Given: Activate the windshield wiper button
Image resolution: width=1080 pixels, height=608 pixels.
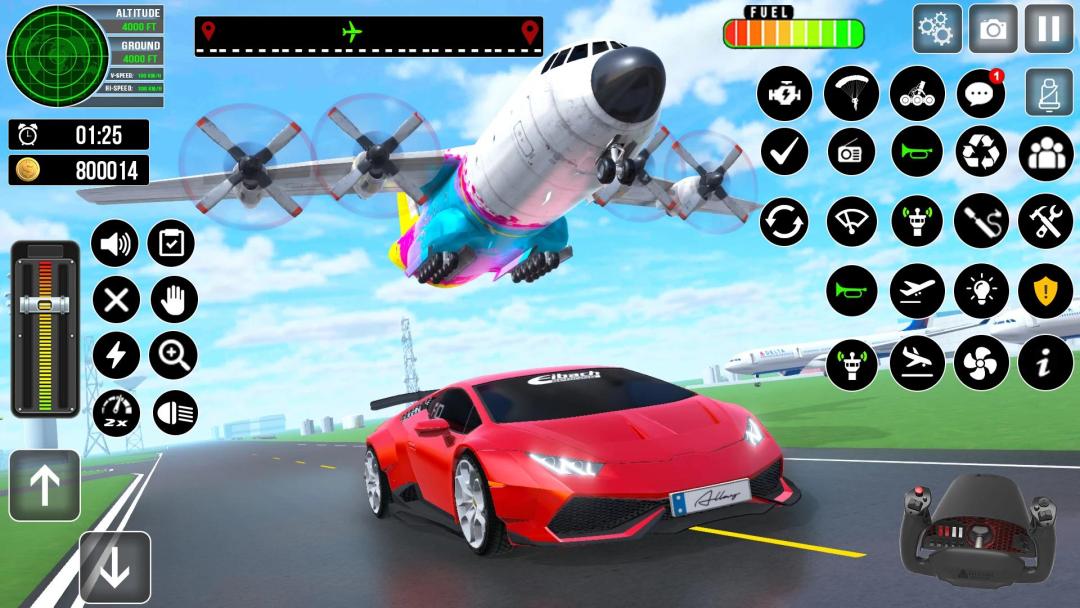Looking at the screenshot, I should tap(851, 221).
